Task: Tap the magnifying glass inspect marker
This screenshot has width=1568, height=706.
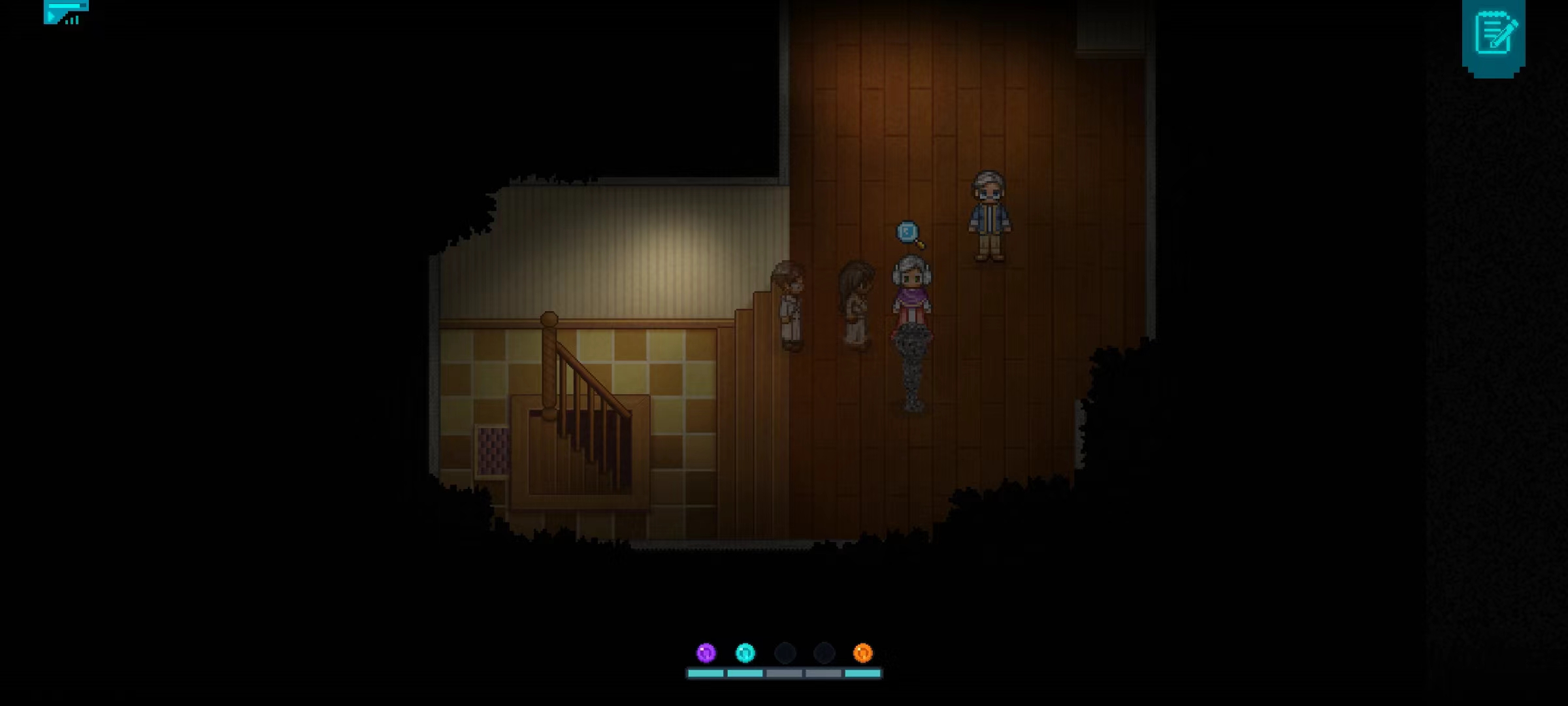Action: click(909, 234)
